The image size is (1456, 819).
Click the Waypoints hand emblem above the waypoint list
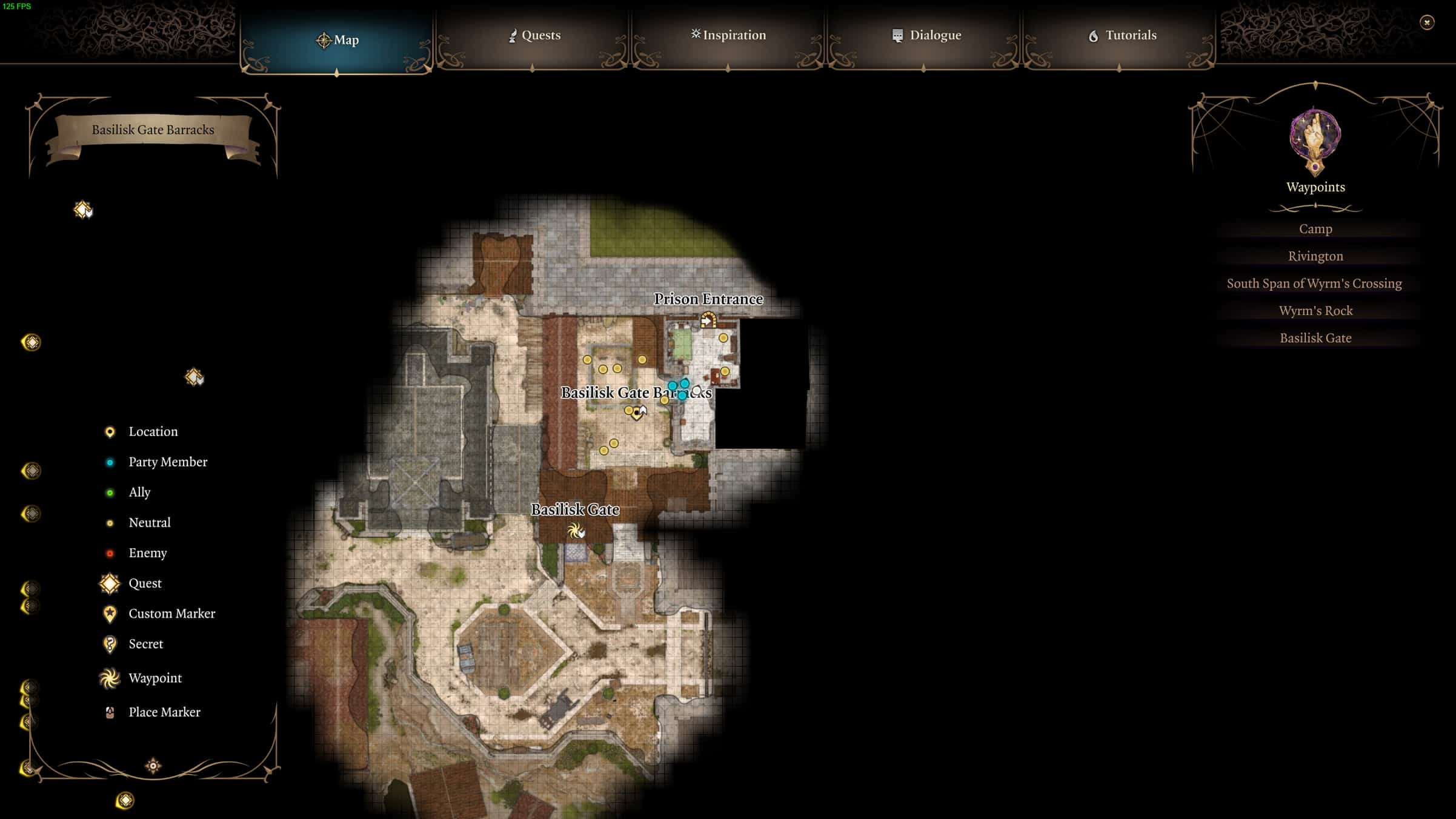(1315, 141)
